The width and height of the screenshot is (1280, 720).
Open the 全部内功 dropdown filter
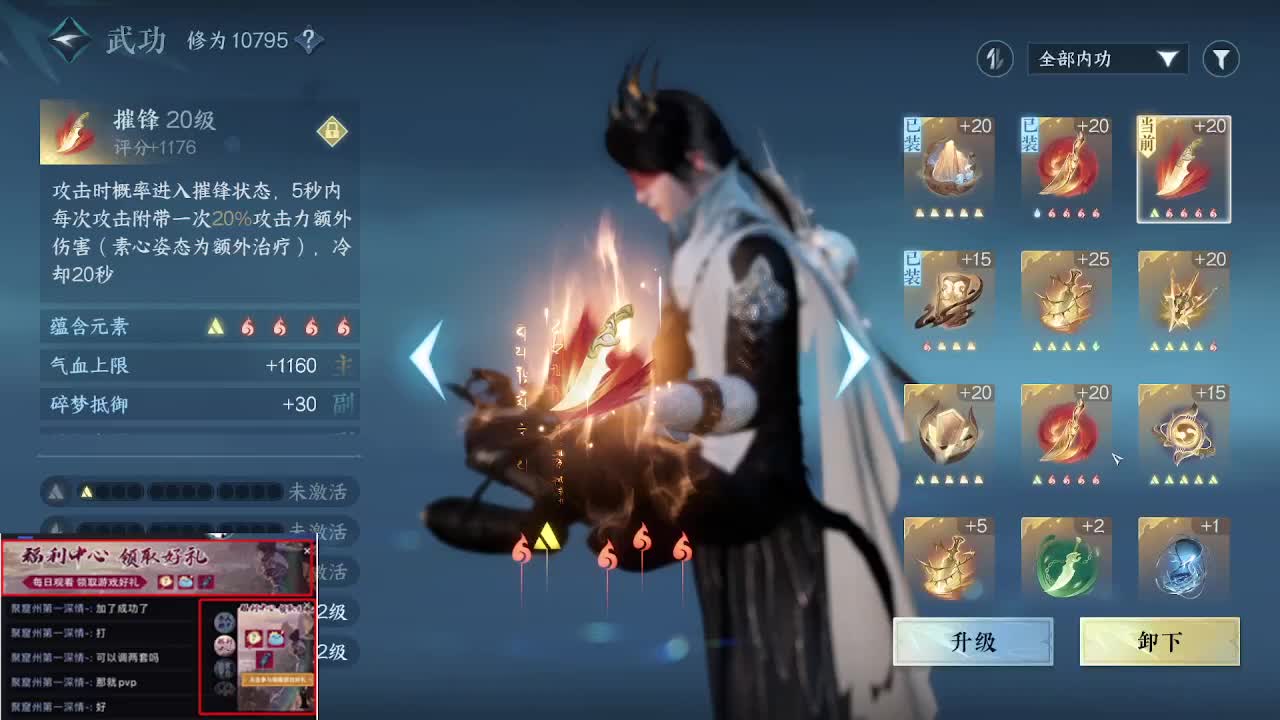pos(1105,59)
